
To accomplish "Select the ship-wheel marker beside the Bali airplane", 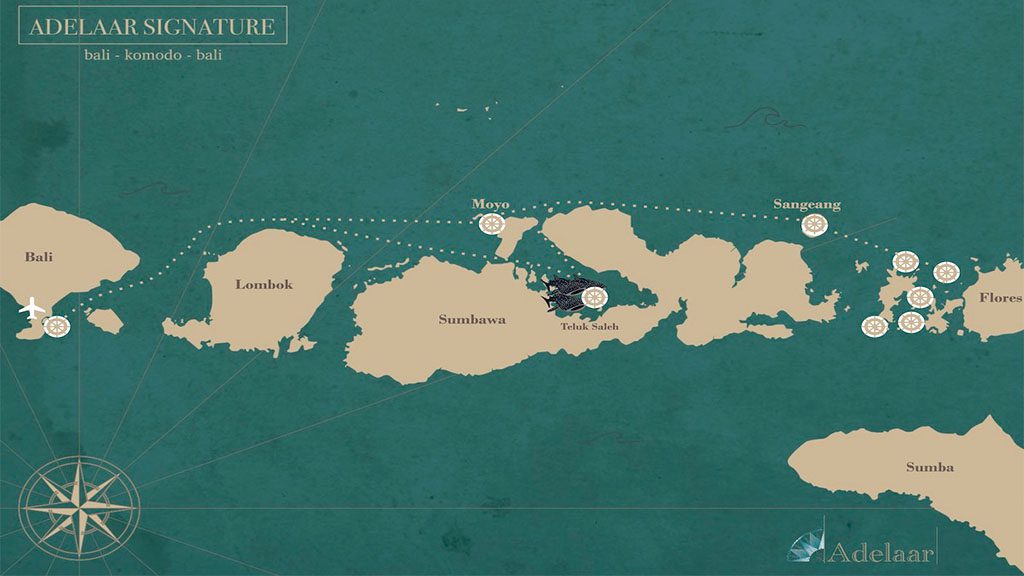I will [58, 326].
